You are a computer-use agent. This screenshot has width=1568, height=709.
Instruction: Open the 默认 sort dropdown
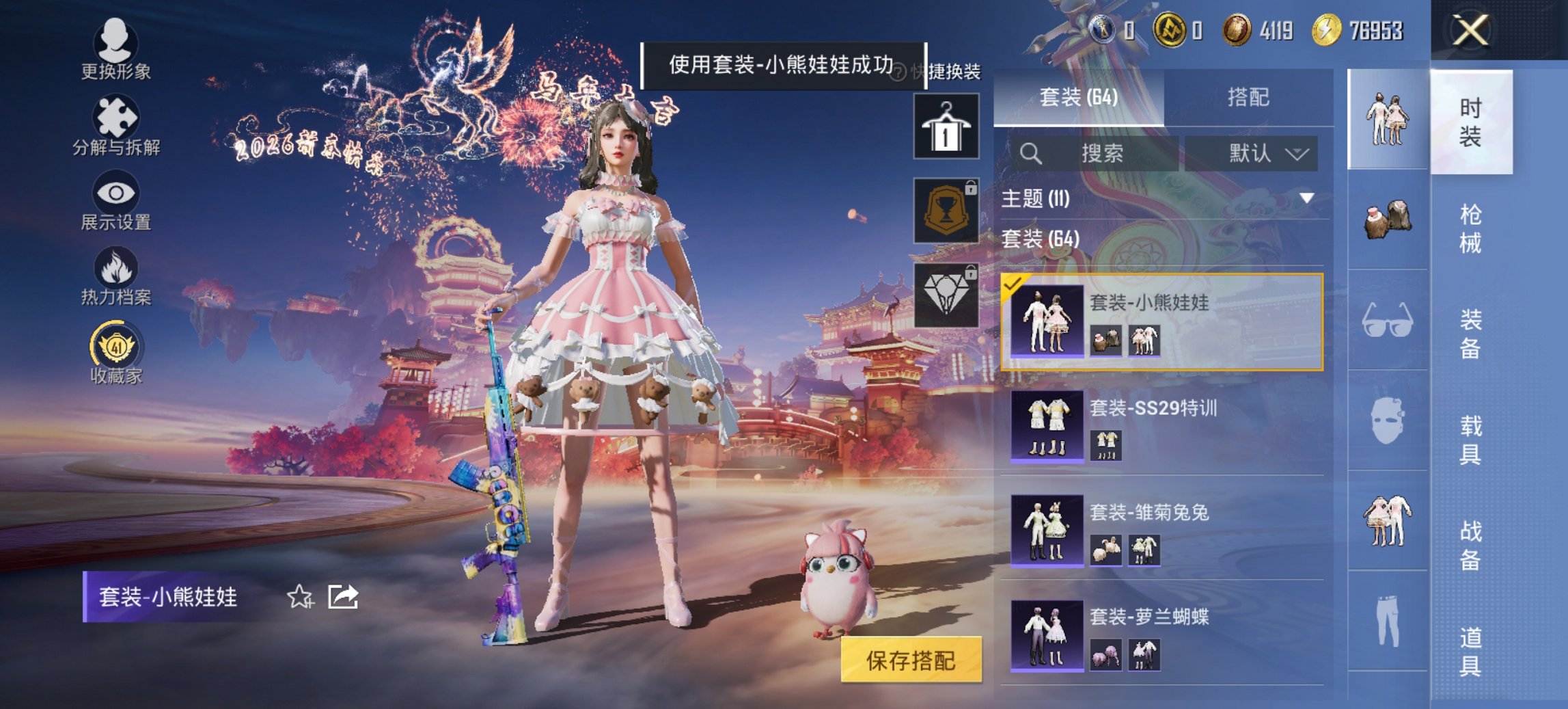click(1264, 153)
